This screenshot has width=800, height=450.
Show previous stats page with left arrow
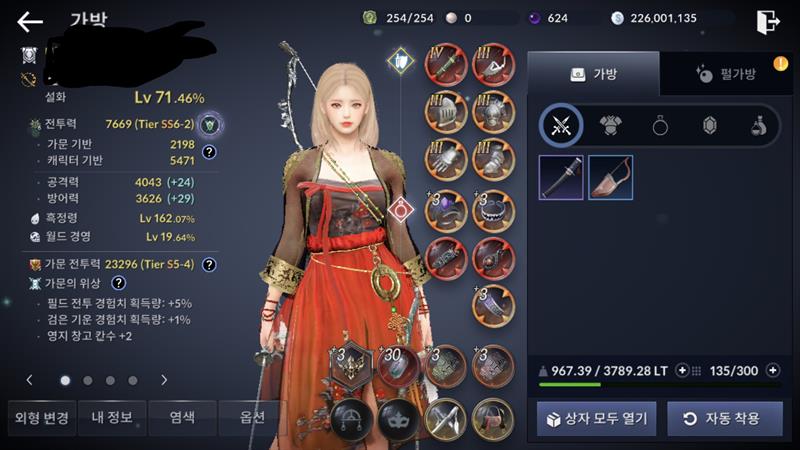click(29, 380)
